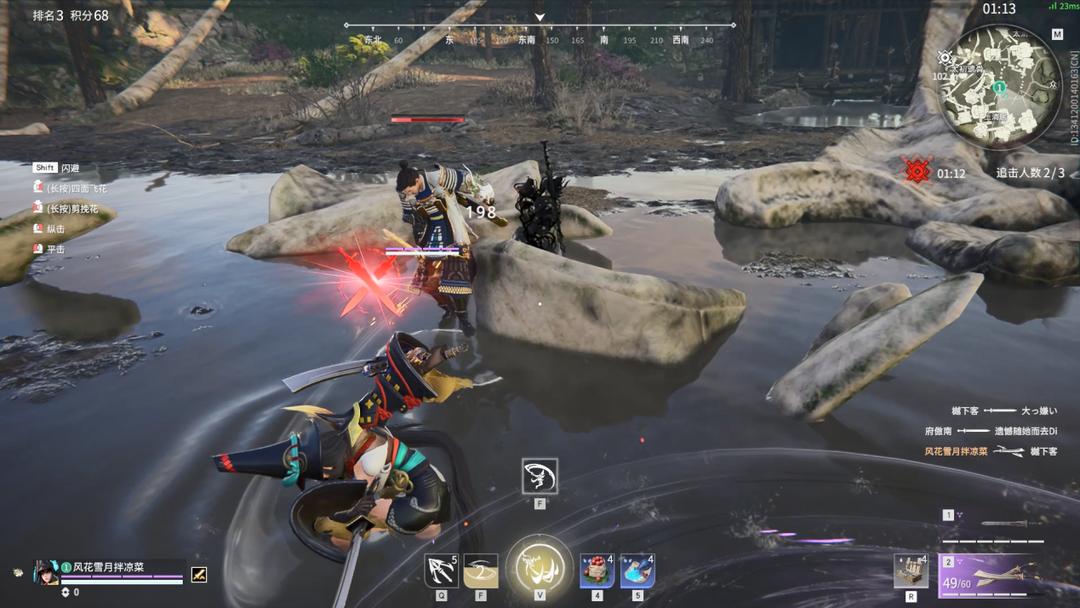Trigger the half-filled slash skill icon

pos(481,570)
